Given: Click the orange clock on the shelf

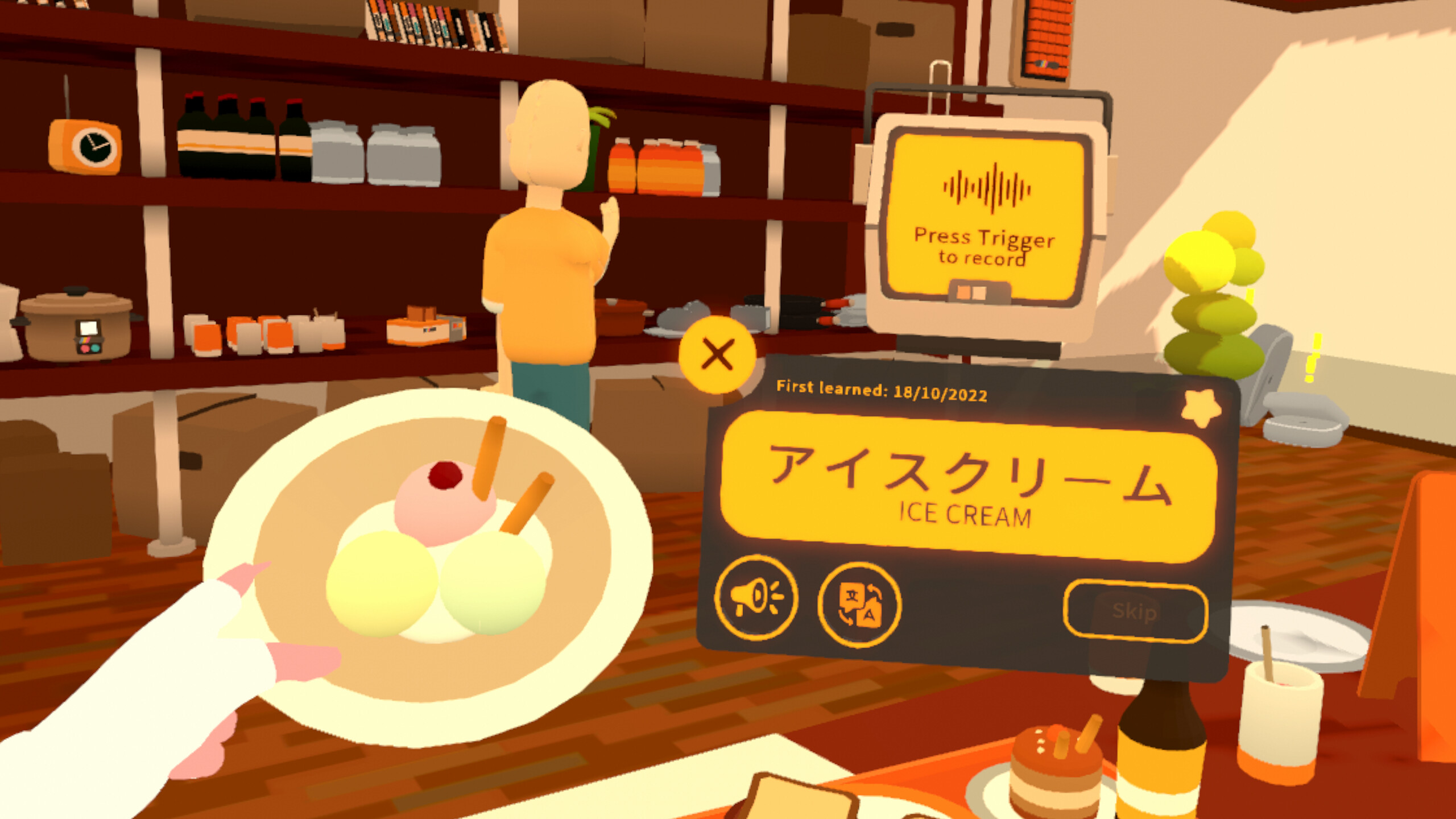Looking at the screenshot, I should click(x=85, y=145).
